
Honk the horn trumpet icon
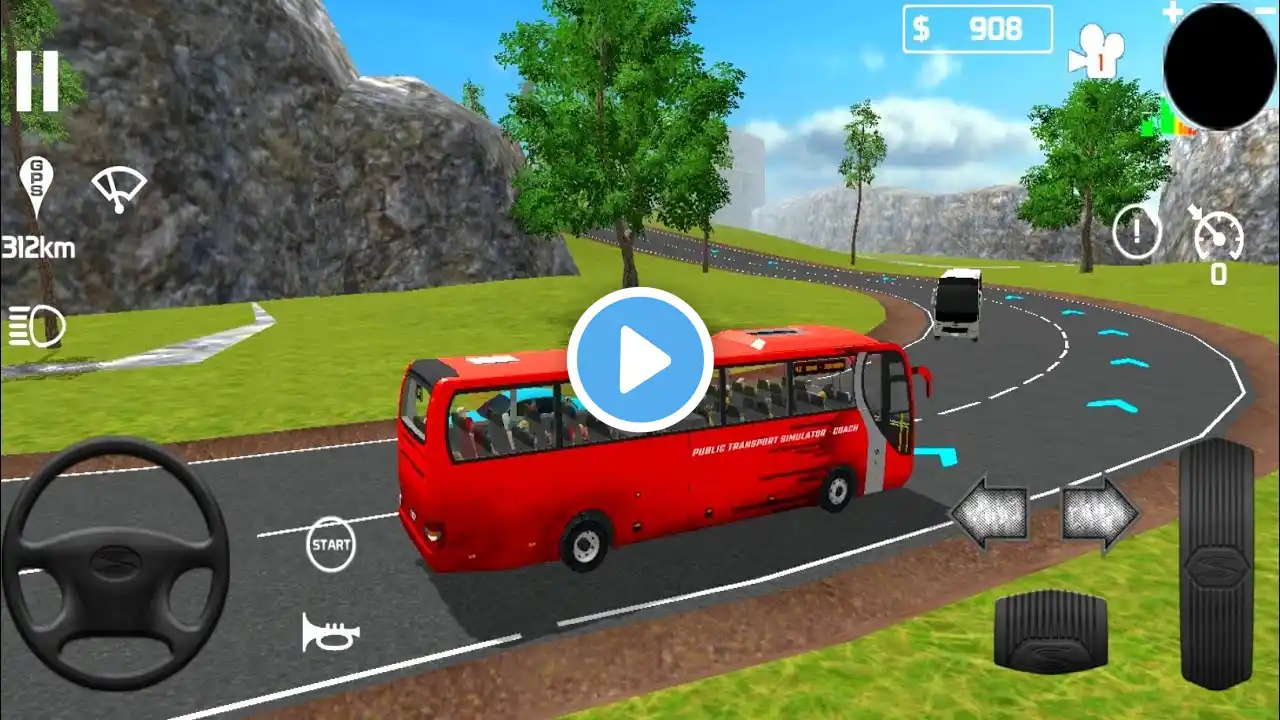click(330, 632)
